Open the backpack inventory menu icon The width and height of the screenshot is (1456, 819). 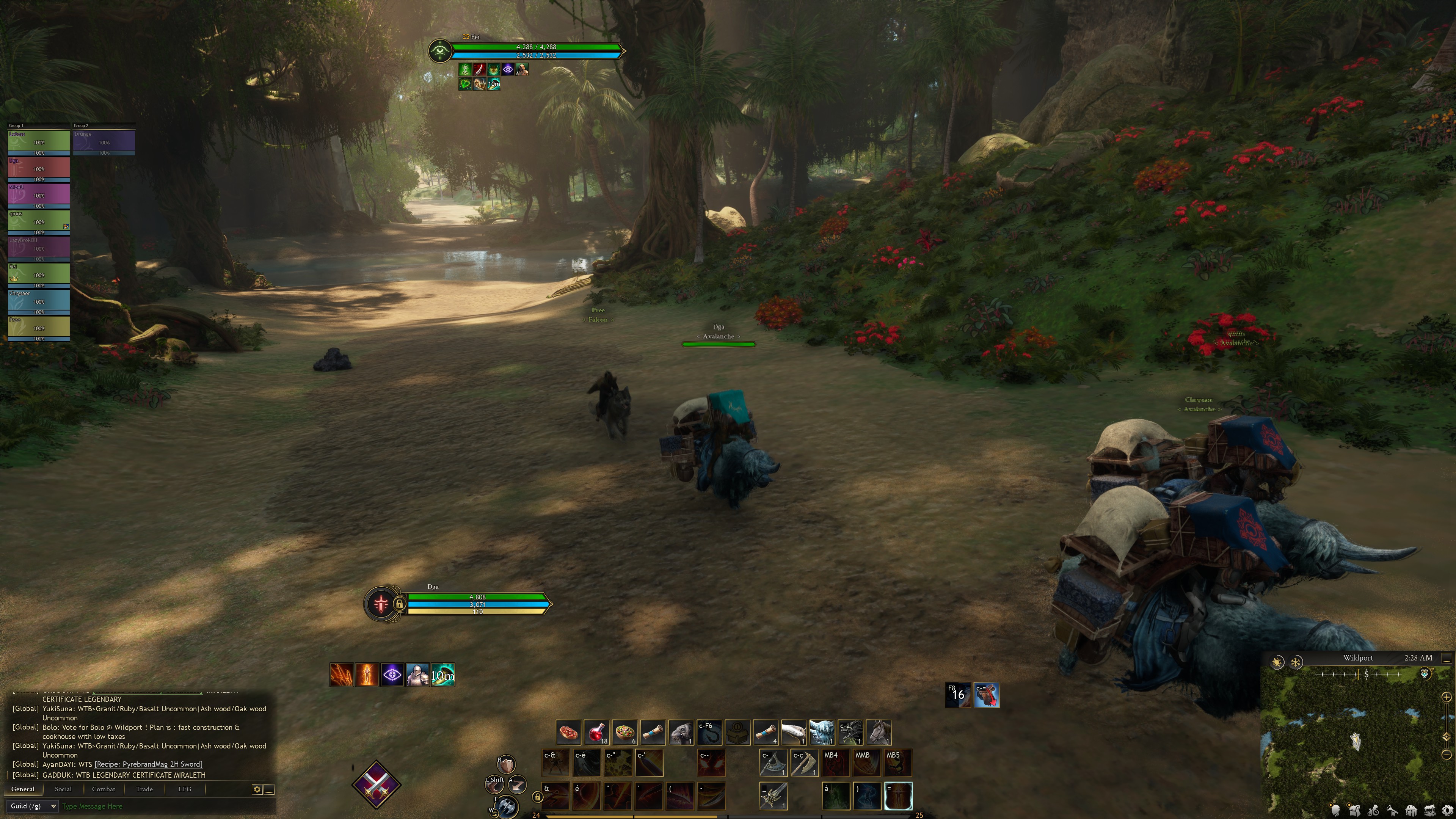tap(1354, 811)
